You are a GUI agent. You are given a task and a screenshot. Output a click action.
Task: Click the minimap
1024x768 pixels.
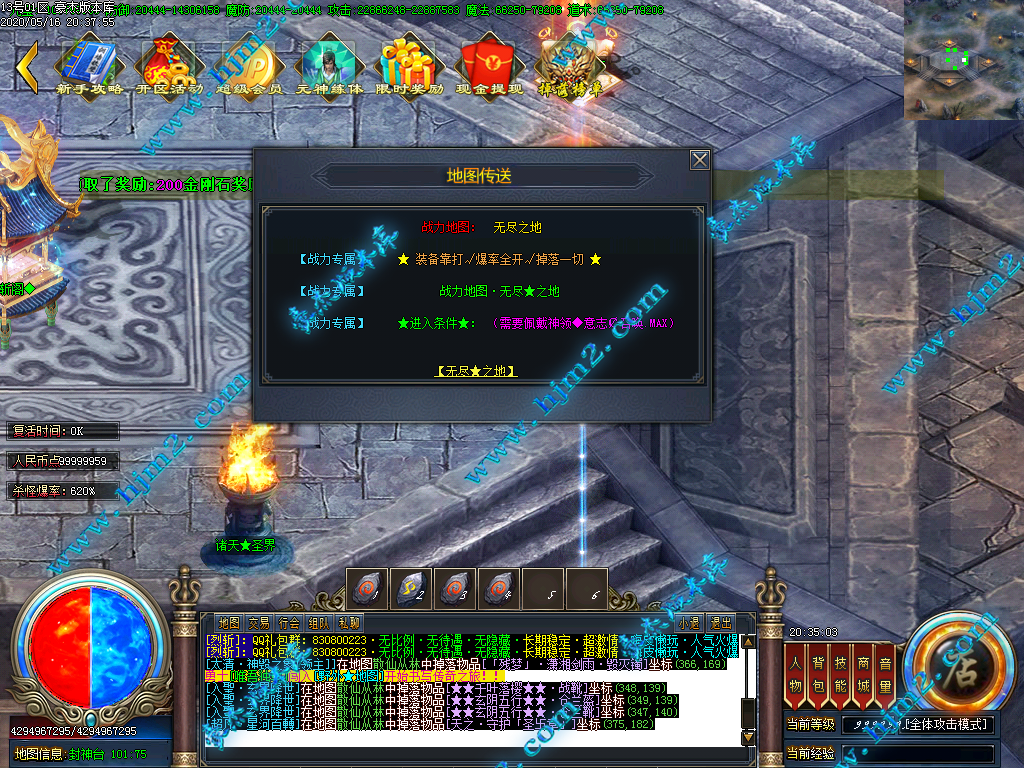point(963,60)
